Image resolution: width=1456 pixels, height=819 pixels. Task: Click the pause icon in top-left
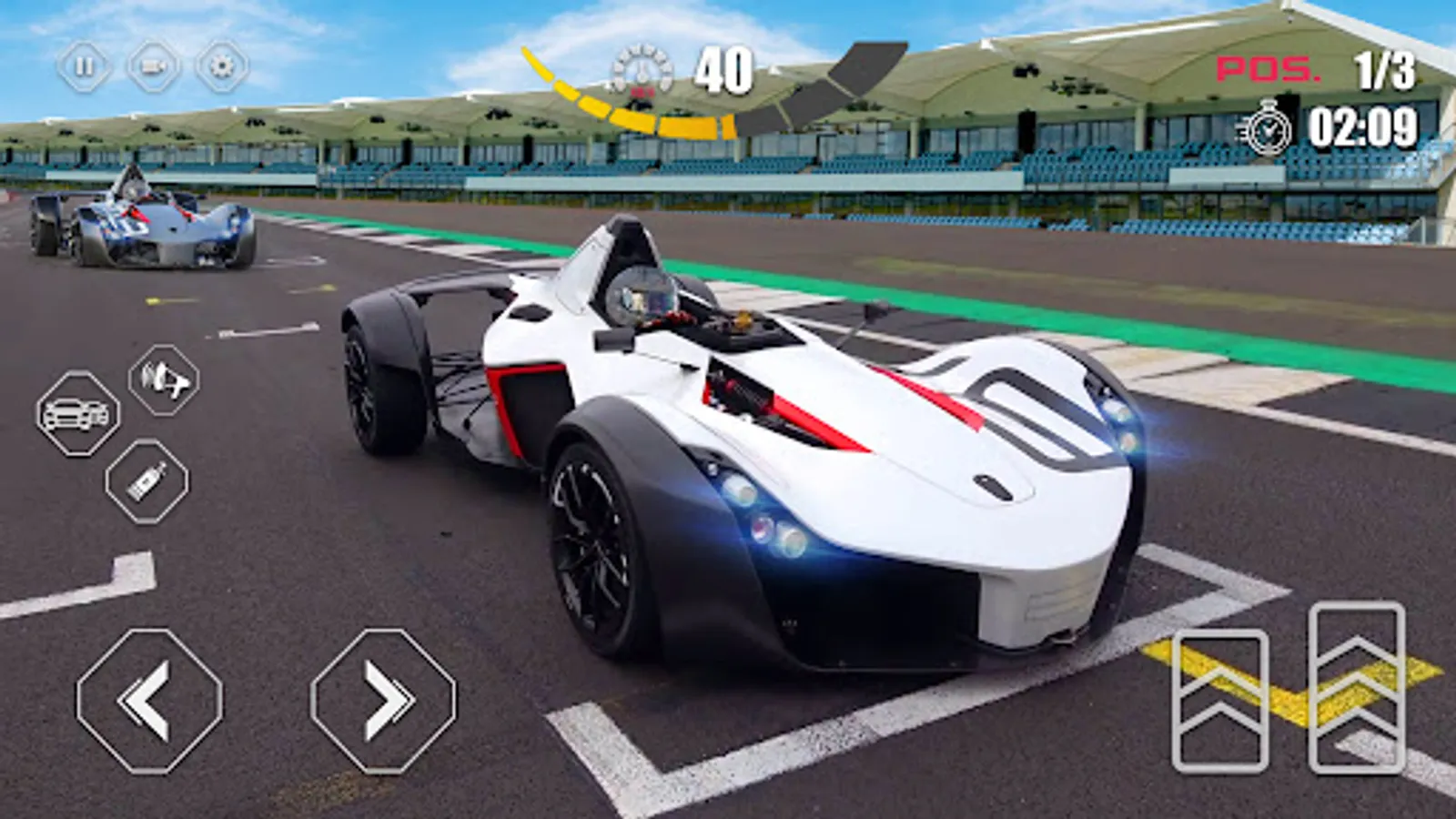tap(85, 65)
